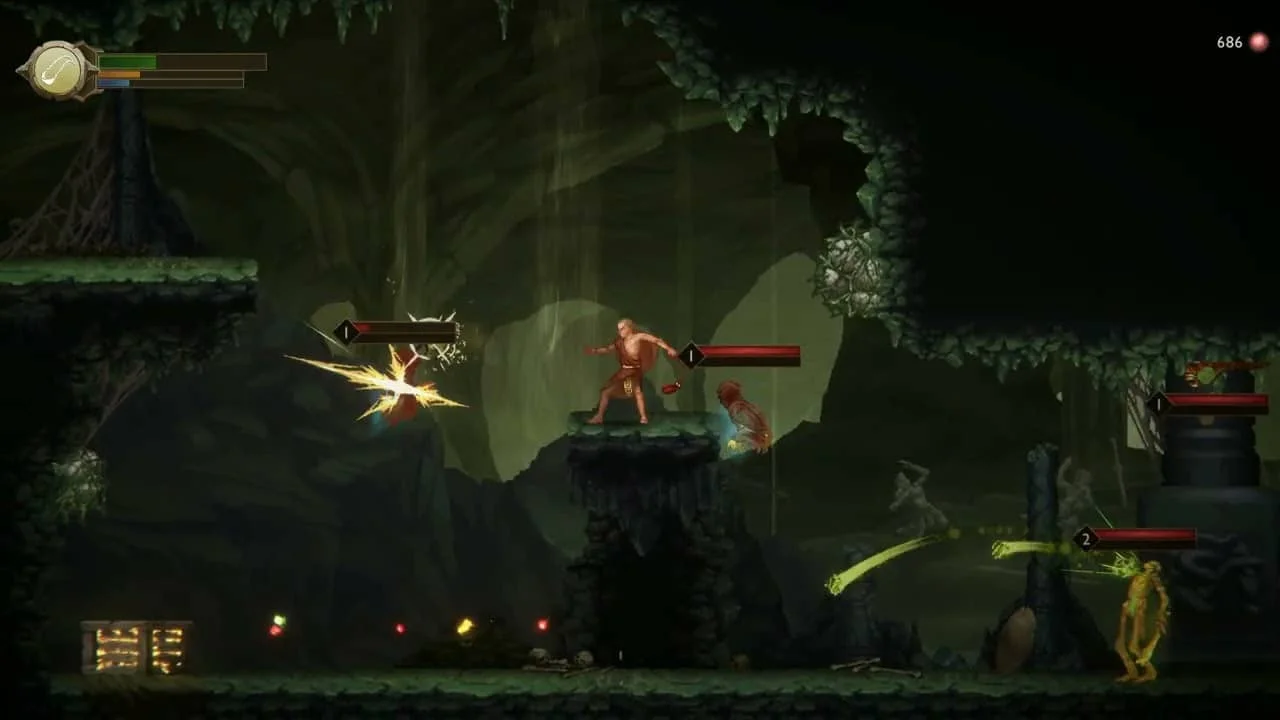
Task: Click the round gold emblem icon
Action: pyautogui.click(x=58, y=70)
